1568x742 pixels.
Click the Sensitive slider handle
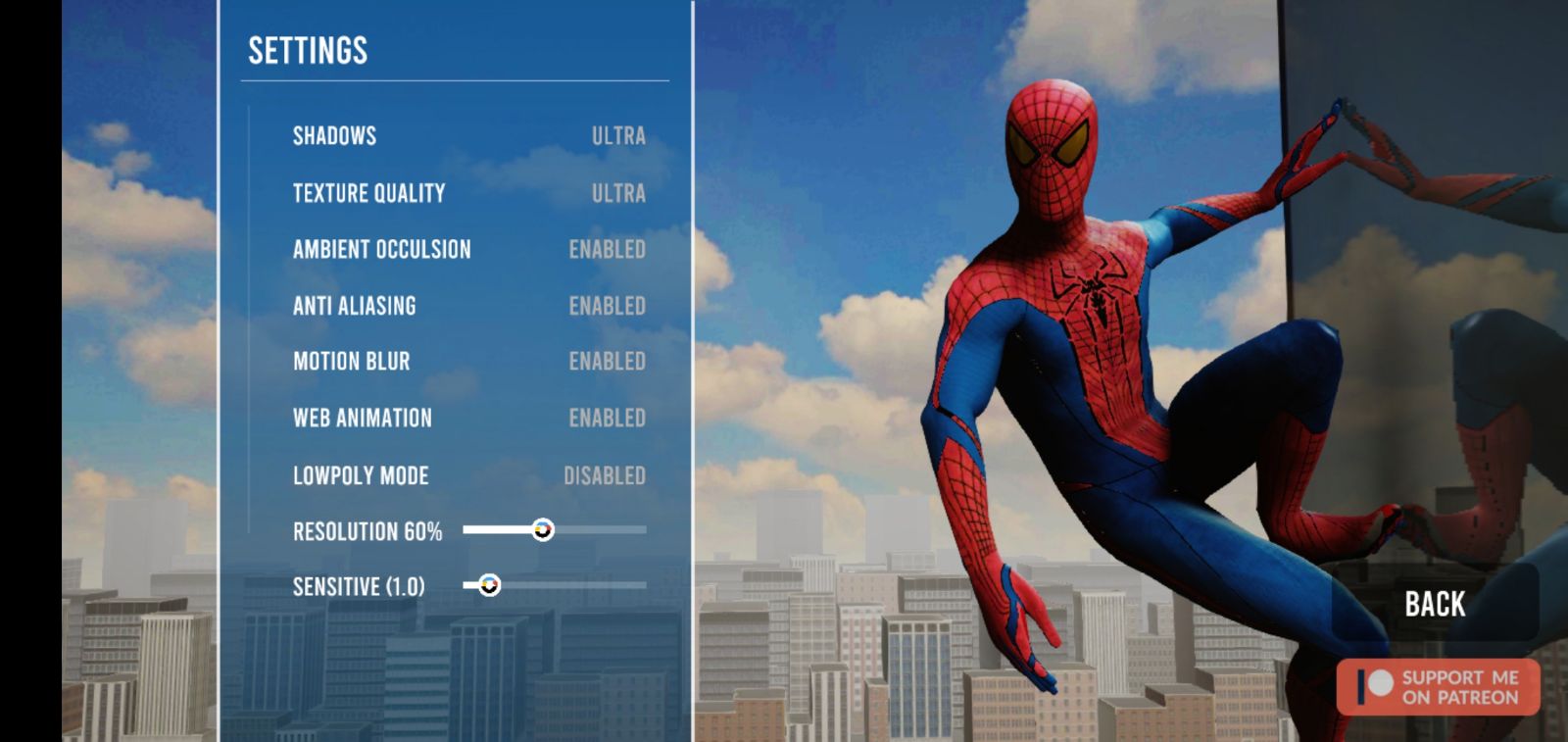489,585
